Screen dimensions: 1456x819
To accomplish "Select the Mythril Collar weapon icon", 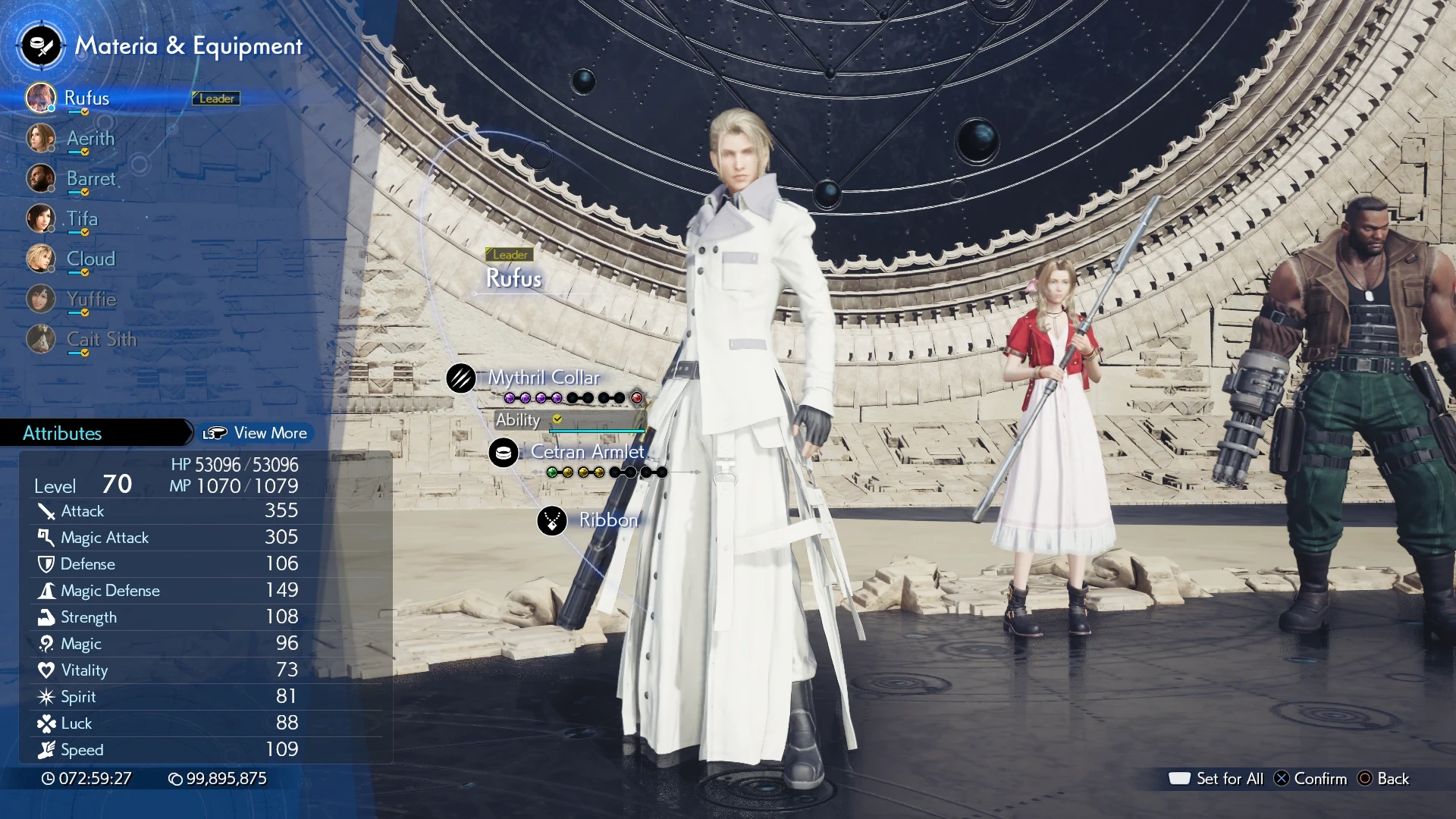I will [x=462, y=378].
